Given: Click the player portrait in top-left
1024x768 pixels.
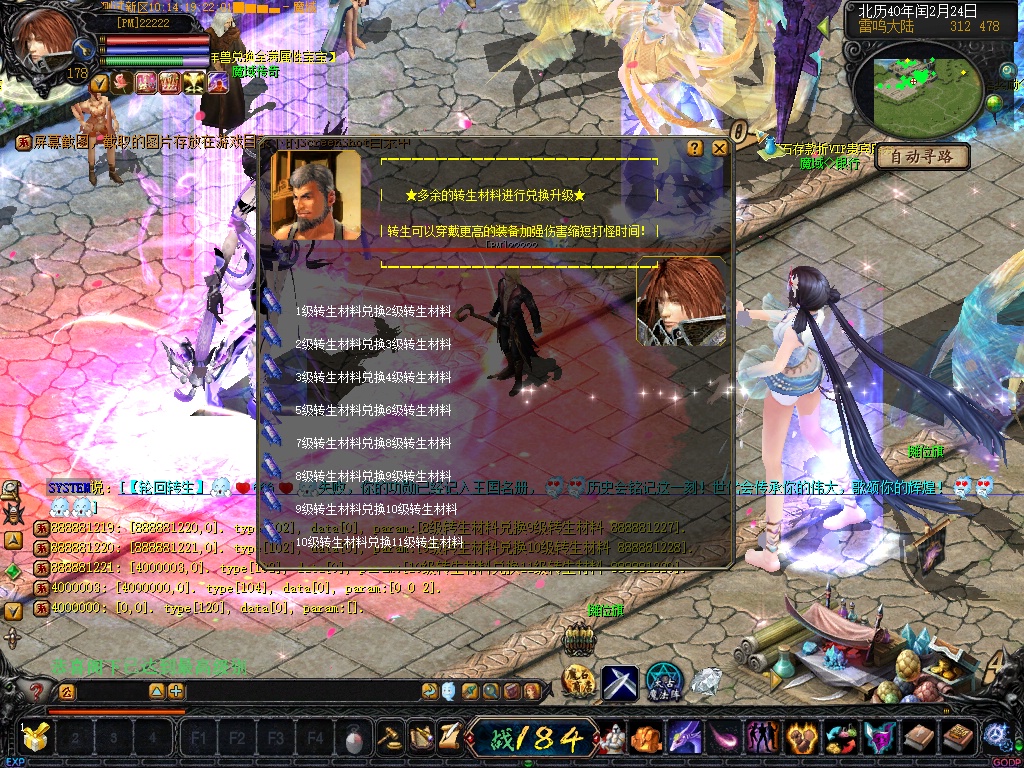Looking at the screenshot, I should [45, 40].
